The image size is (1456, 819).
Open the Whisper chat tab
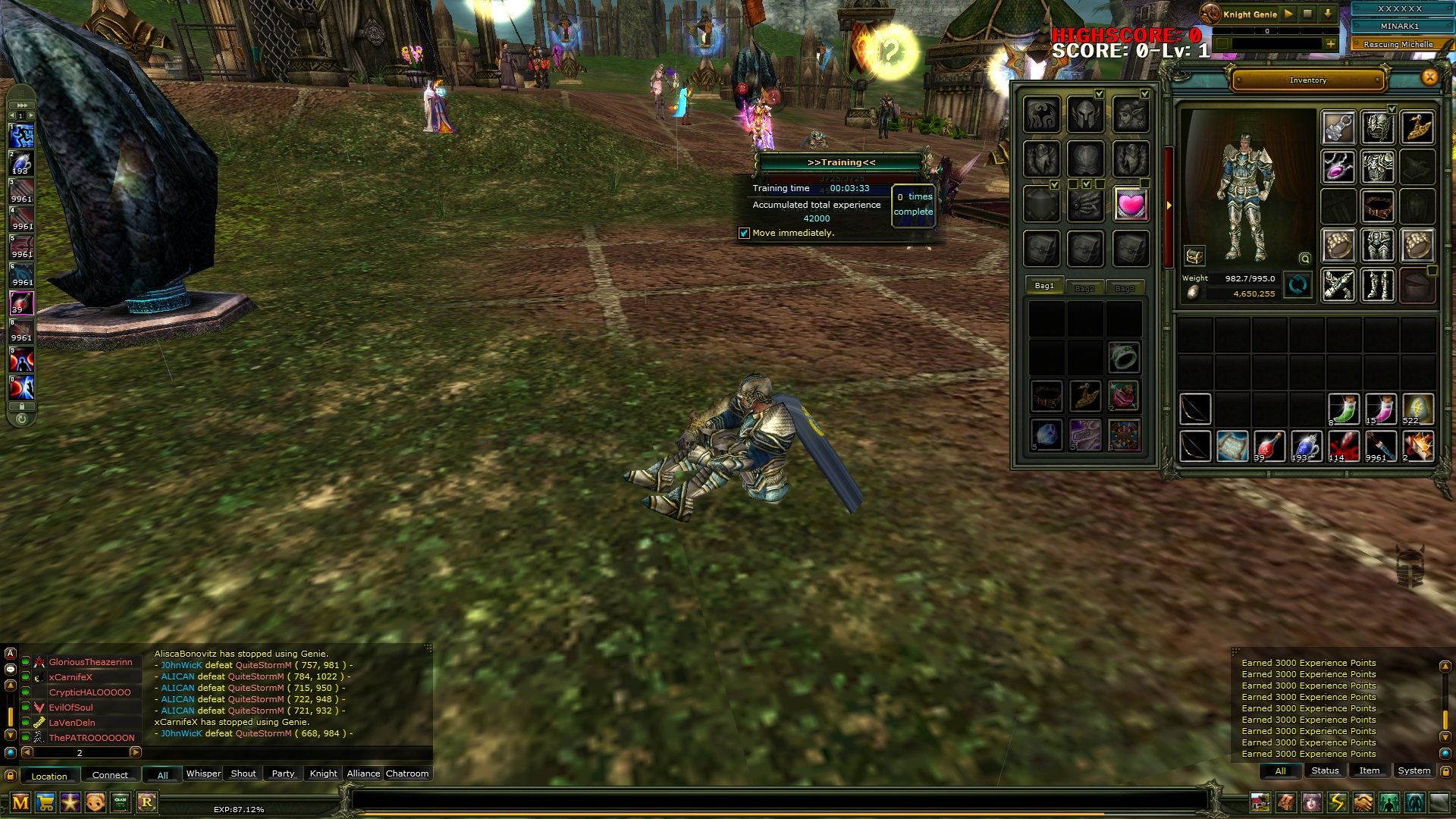pos(203,773)
